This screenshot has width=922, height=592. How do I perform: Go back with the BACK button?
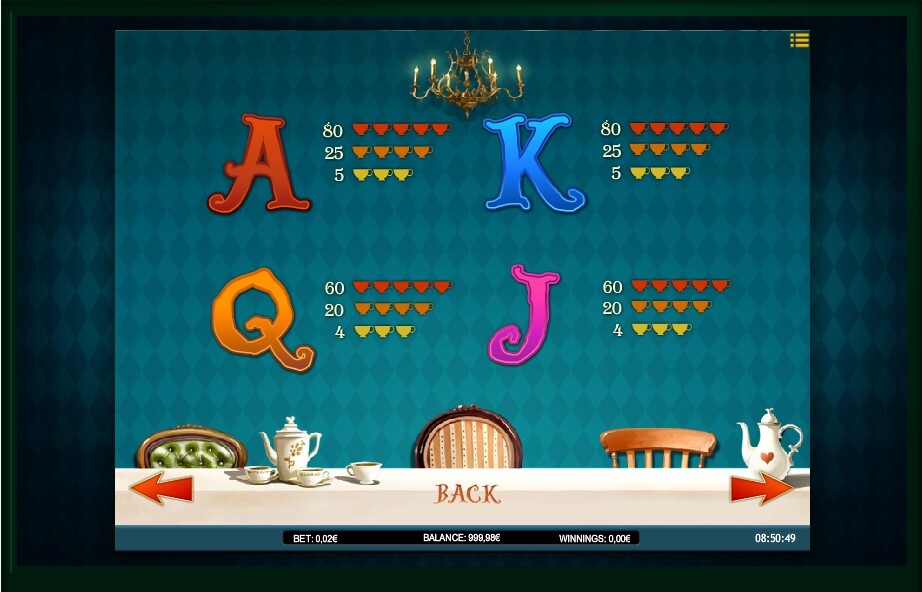(x=467, y=493)
